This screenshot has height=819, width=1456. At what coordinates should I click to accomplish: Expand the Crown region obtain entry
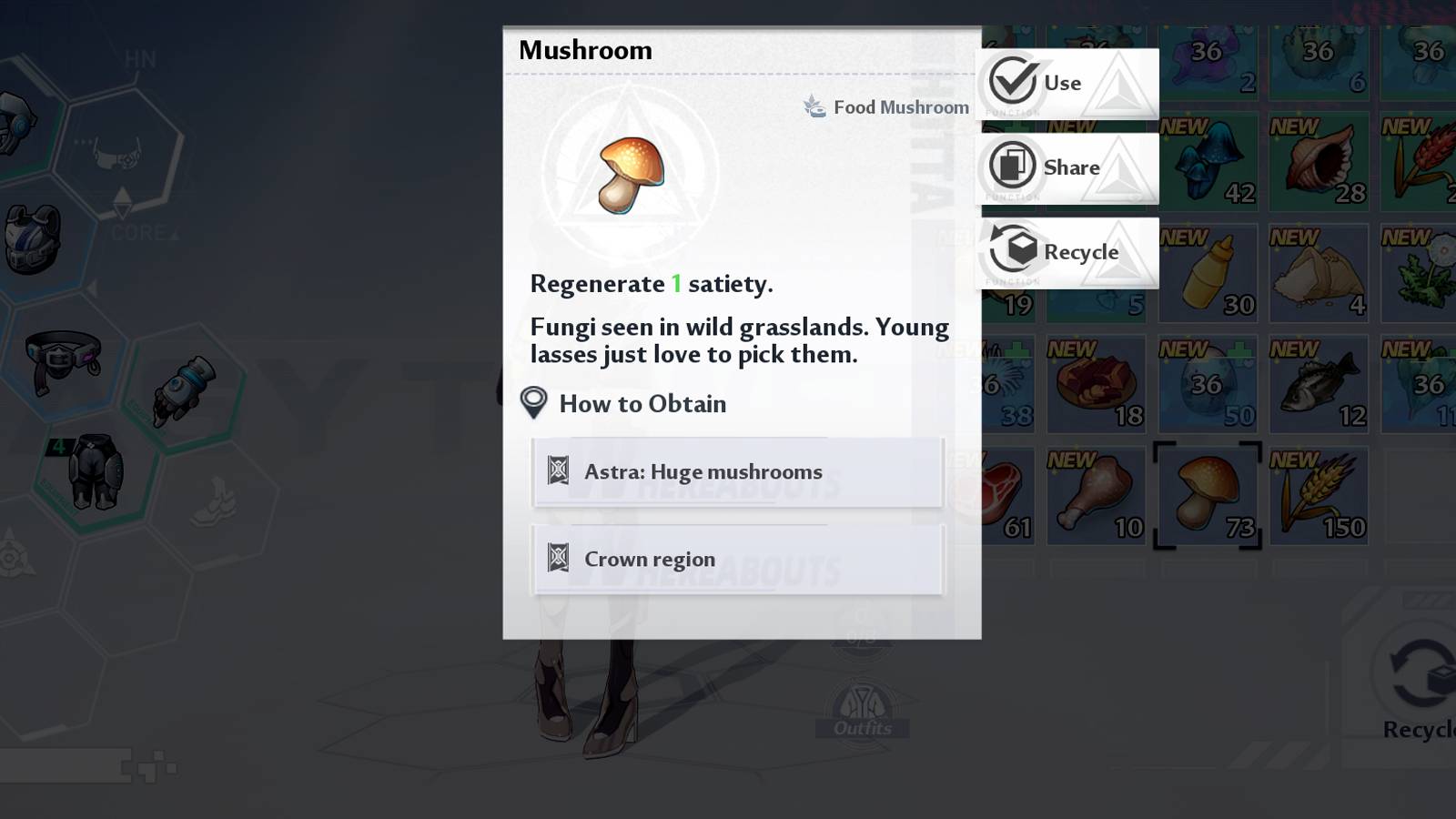click(737, 559)
